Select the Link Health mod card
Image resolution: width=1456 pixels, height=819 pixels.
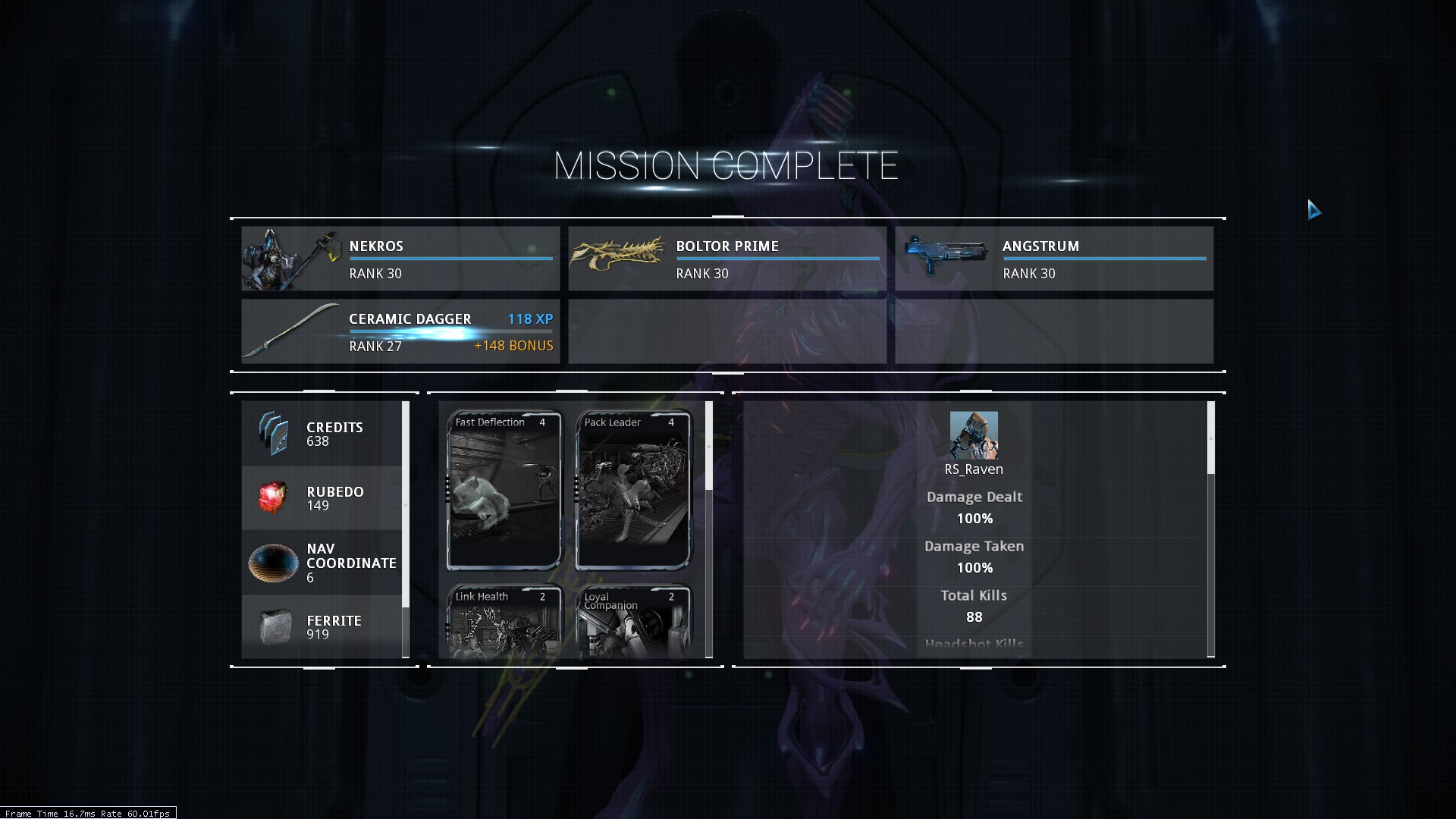coord(504,620)
